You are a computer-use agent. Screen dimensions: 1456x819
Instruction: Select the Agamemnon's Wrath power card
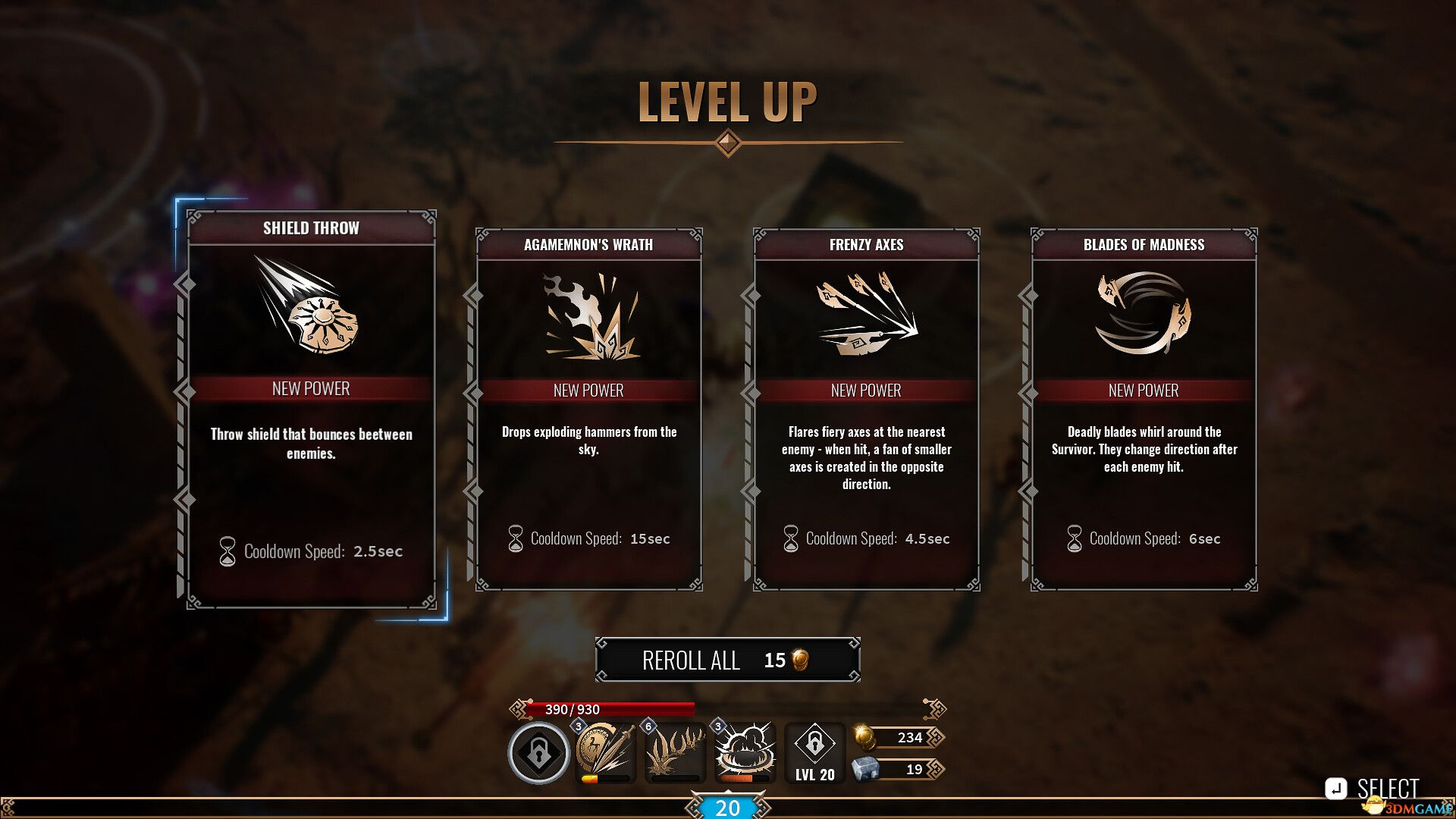[588, 409]
